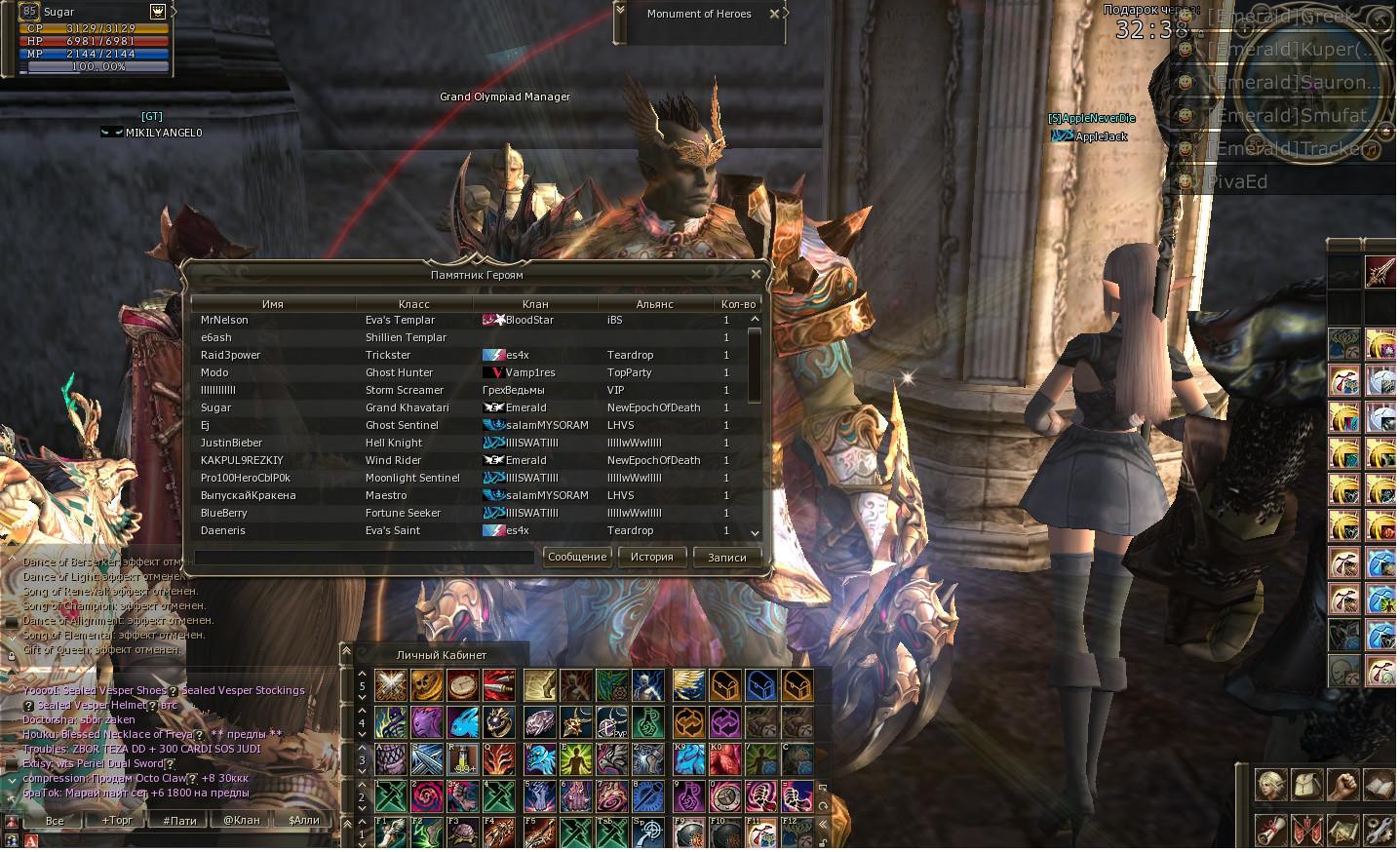Switch chat to the @Клан tab

[241, 821]
